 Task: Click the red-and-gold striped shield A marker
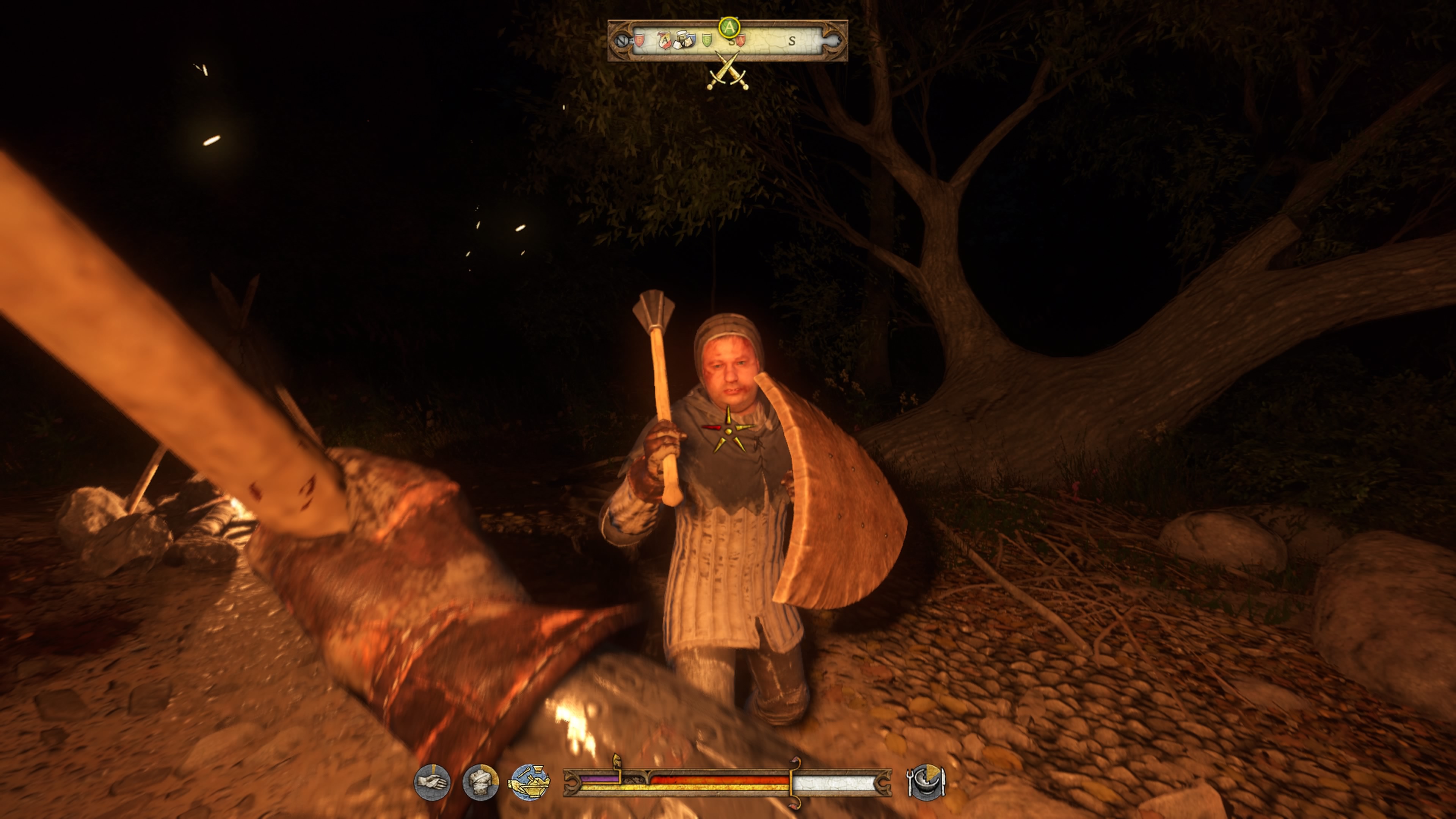(665, 40)
